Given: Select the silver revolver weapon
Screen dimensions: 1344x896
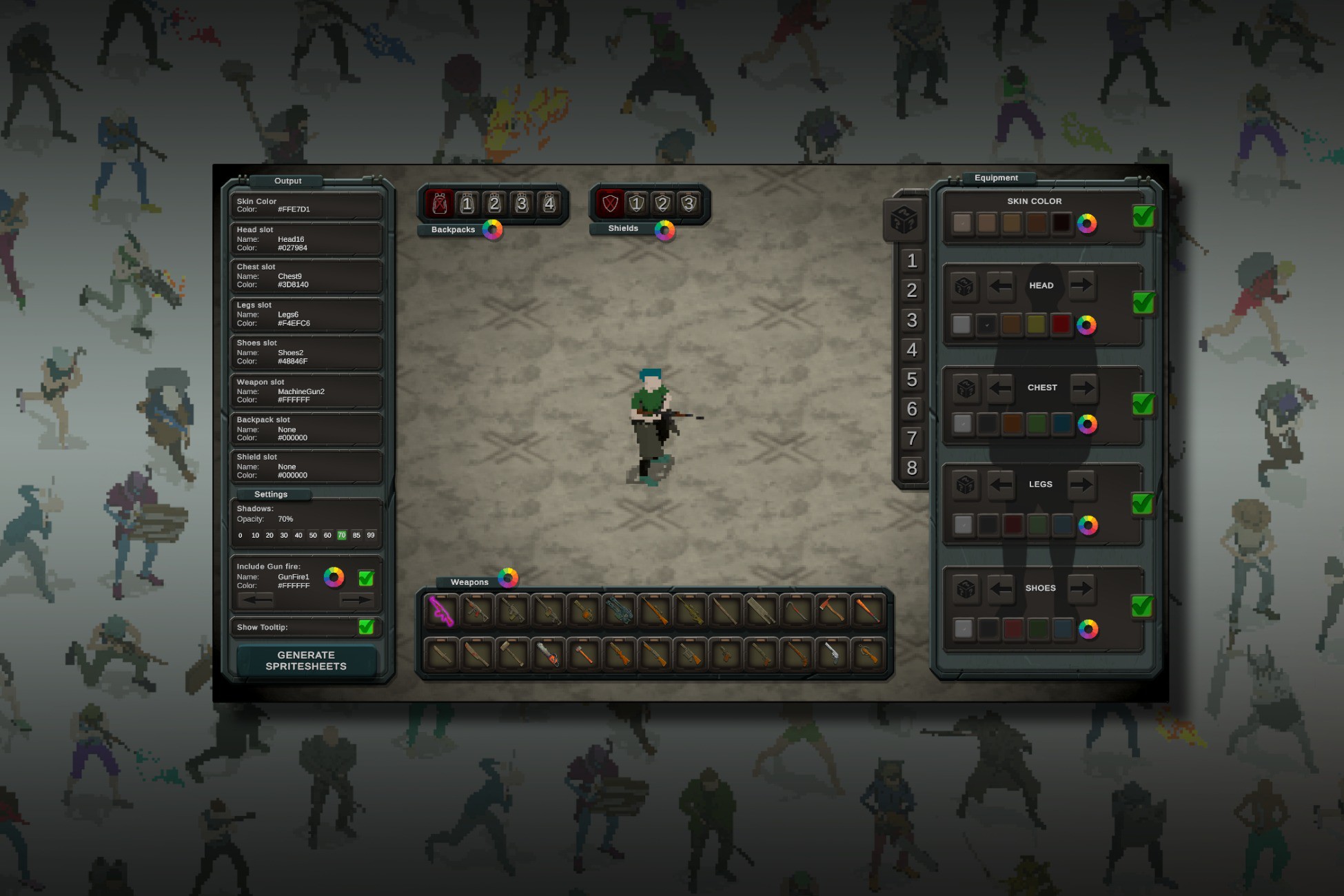Looking at the screenshot, I should coord(833,655).
